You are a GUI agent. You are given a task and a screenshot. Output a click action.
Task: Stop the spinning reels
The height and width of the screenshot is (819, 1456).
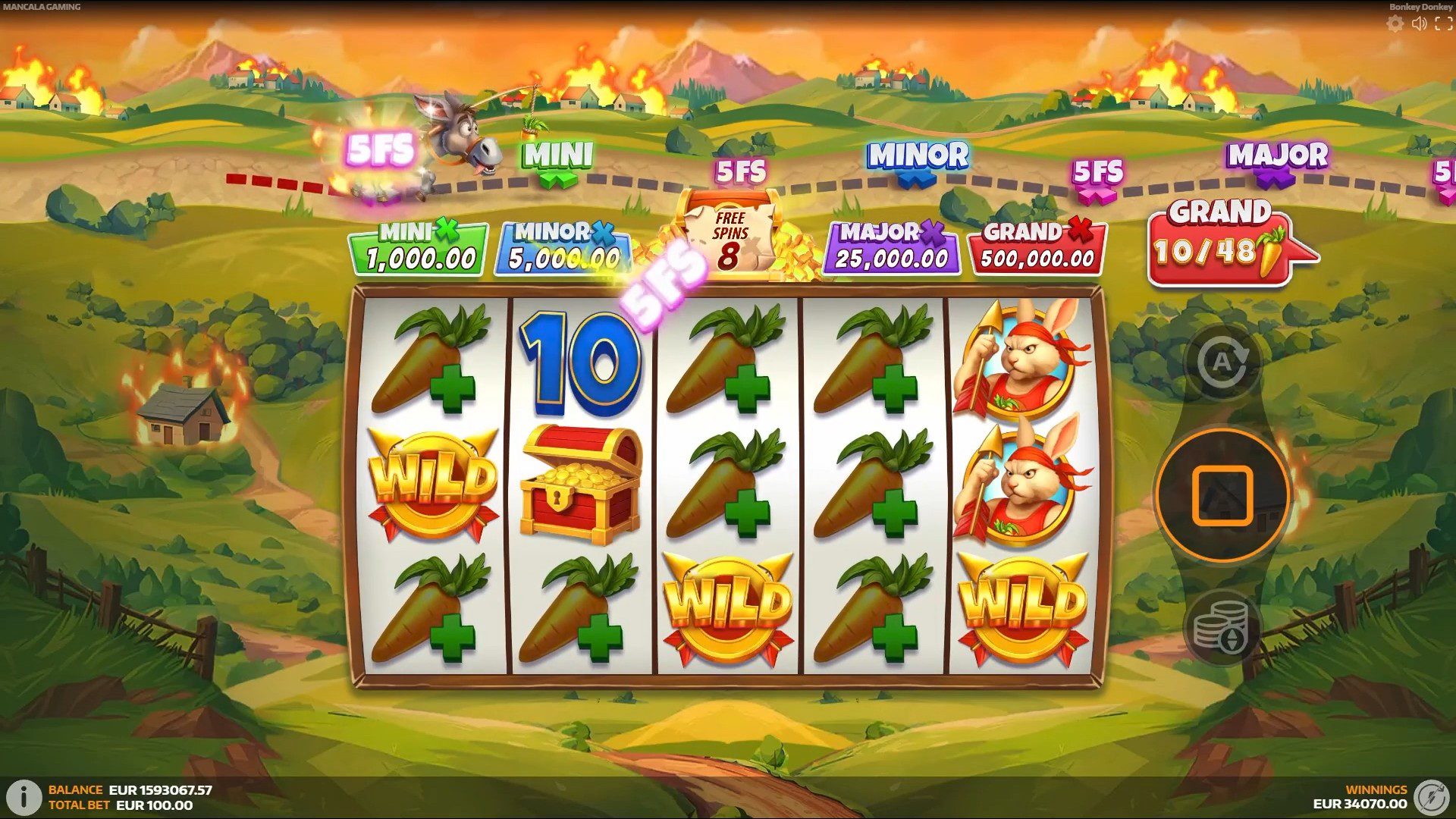1222,496
